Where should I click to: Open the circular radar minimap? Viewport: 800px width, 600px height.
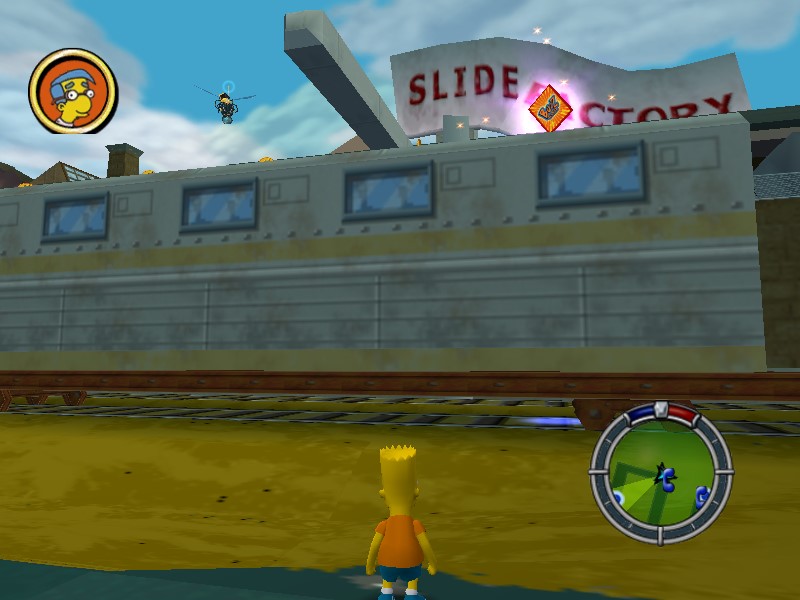pos(660,473)
